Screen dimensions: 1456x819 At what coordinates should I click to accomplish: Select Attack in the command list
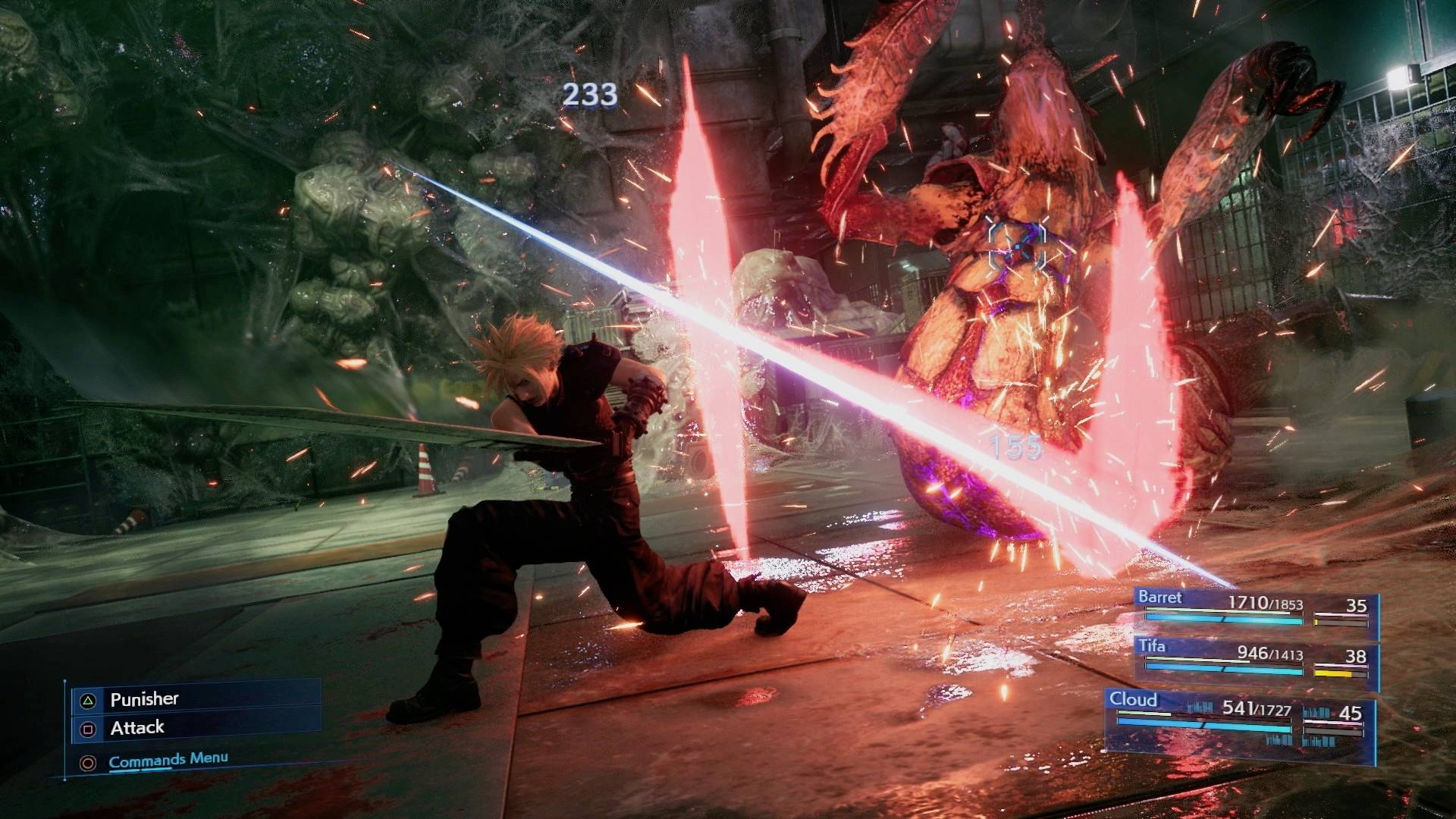(136, 728)
